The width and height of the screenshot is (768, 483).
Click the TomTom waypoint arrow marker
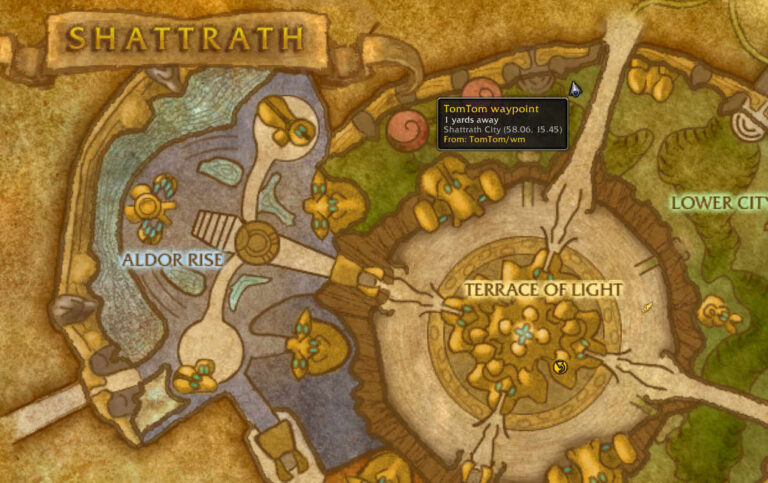[x=575, y=89]
